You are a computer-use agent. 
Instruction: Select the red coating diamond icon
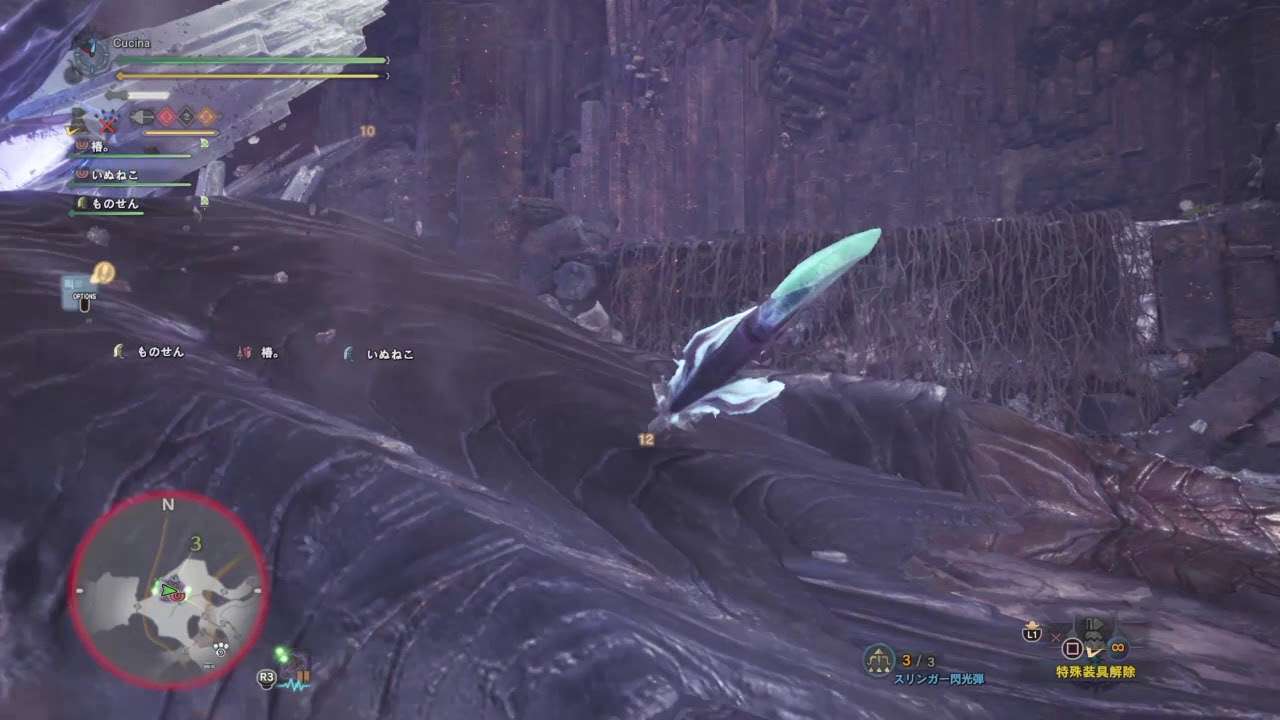tap(167, 116)
